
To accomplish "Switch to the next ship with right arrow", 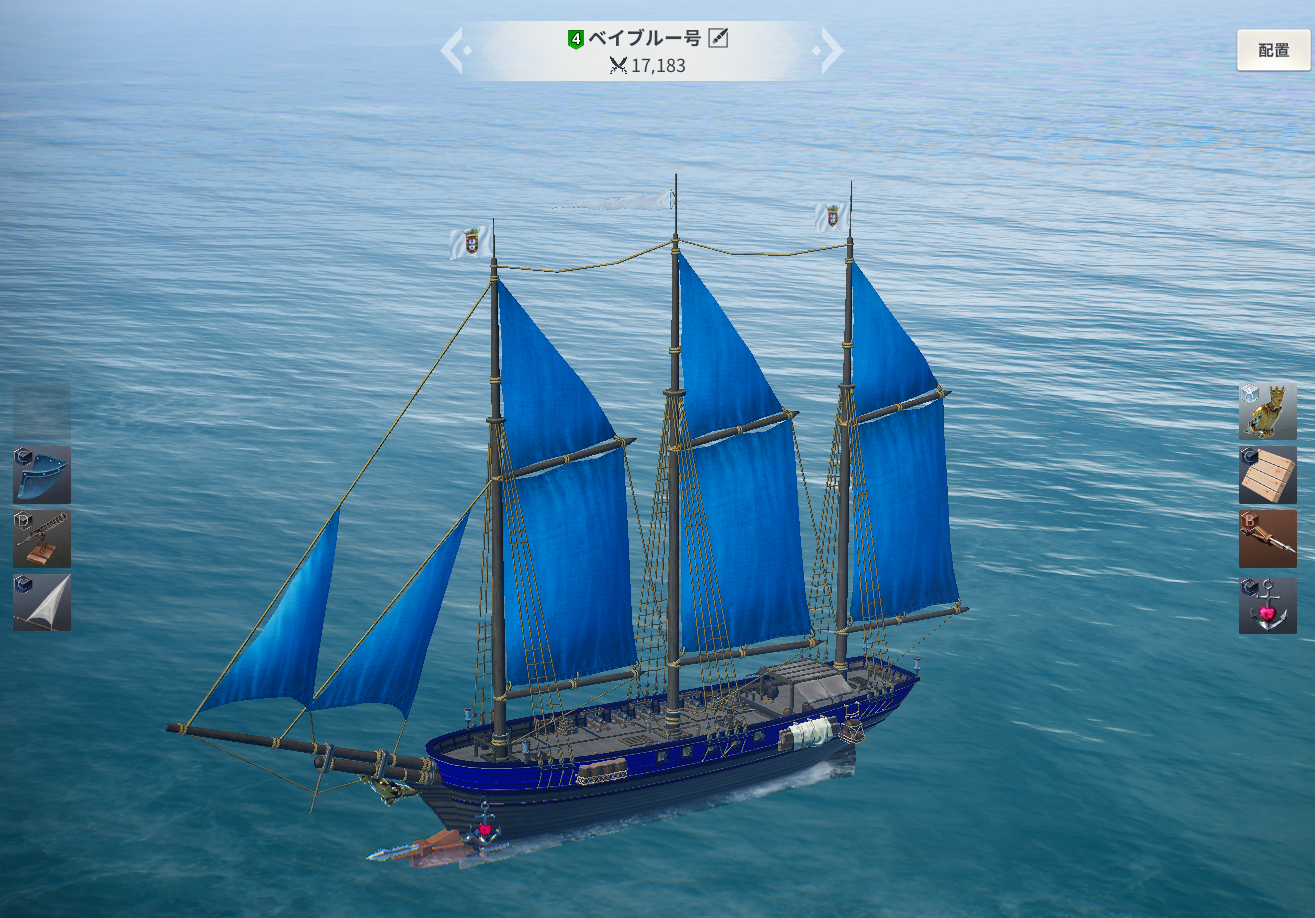I will (831, 50).
